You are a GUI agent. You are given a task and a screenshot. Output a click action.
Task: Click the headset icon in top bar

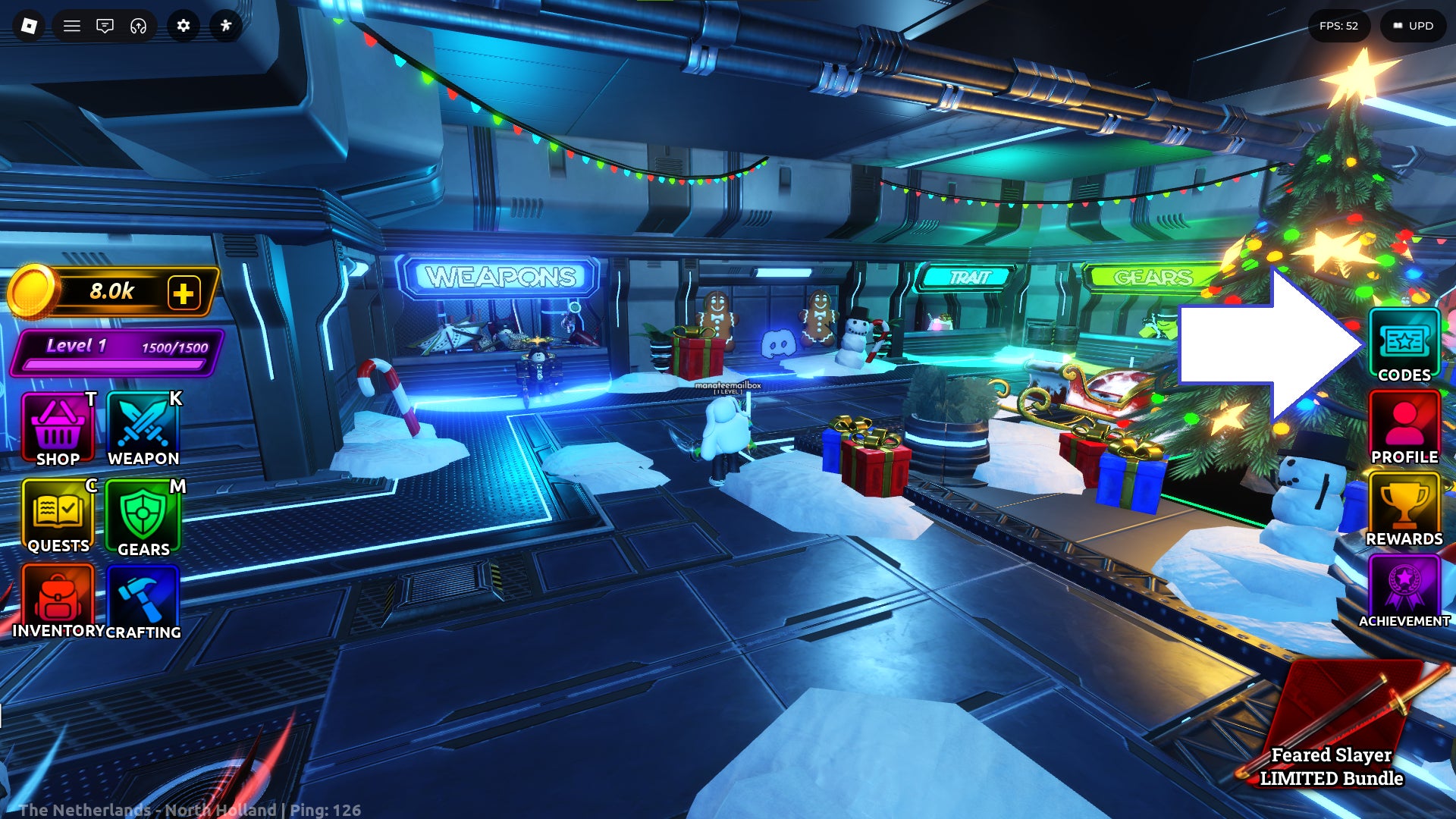(138, 26)
